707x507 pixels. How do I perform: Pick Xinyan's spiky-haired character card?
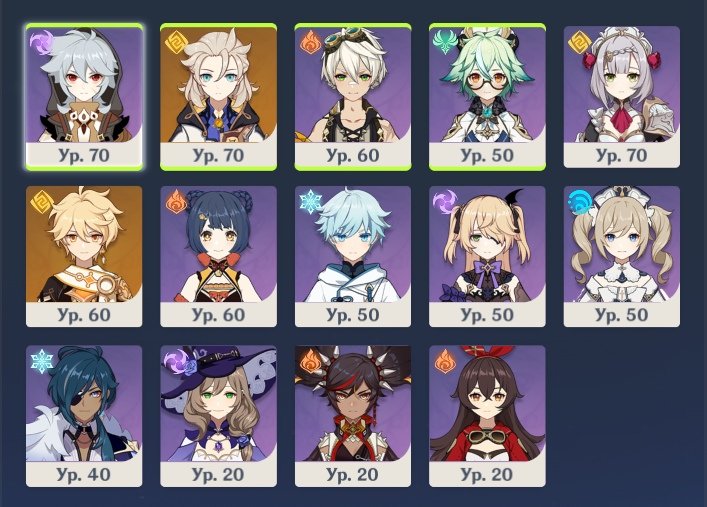(x=353, y=415)
